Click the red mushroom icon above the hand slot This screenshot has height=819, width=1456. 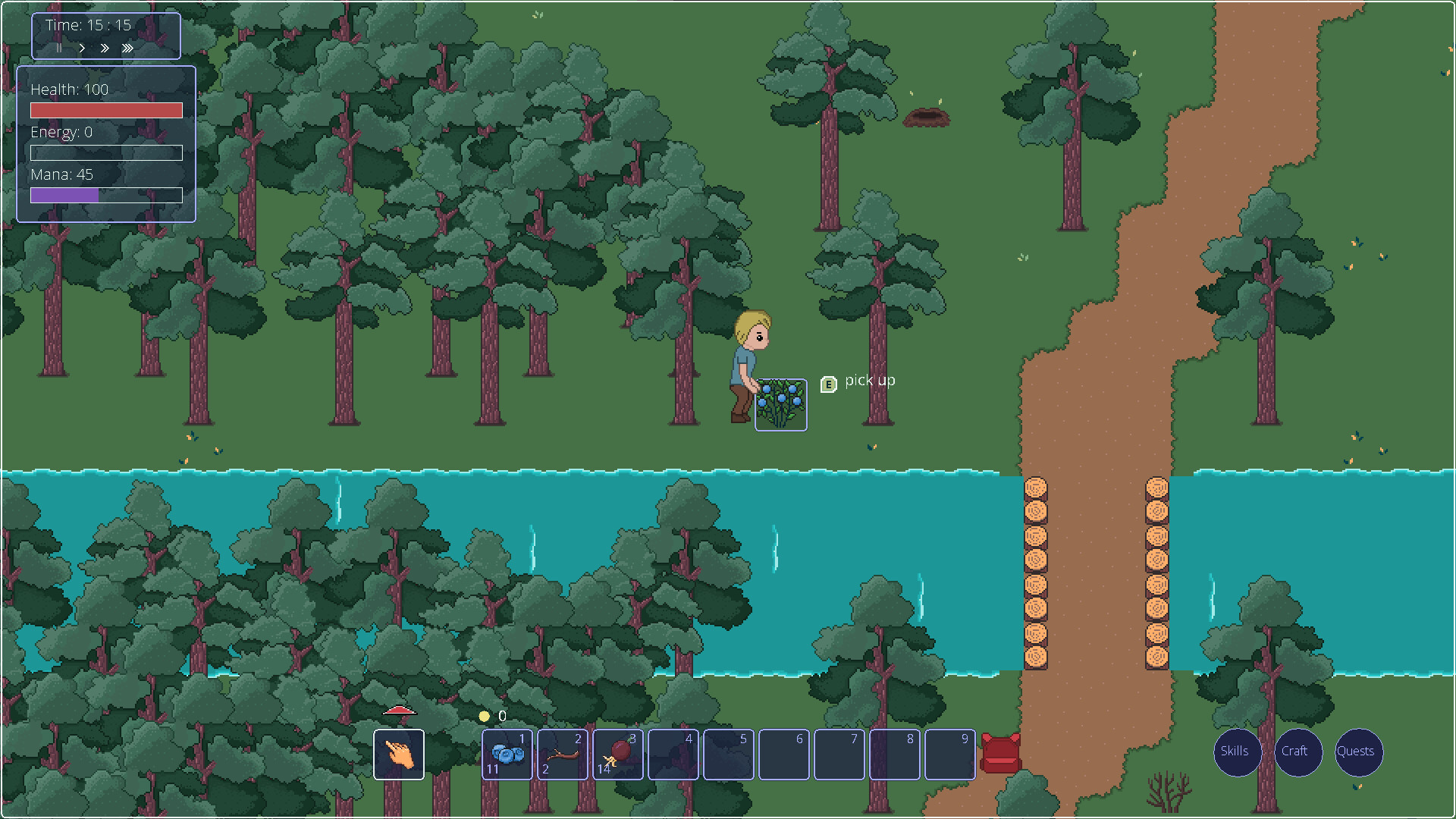(x=399, y=711)
